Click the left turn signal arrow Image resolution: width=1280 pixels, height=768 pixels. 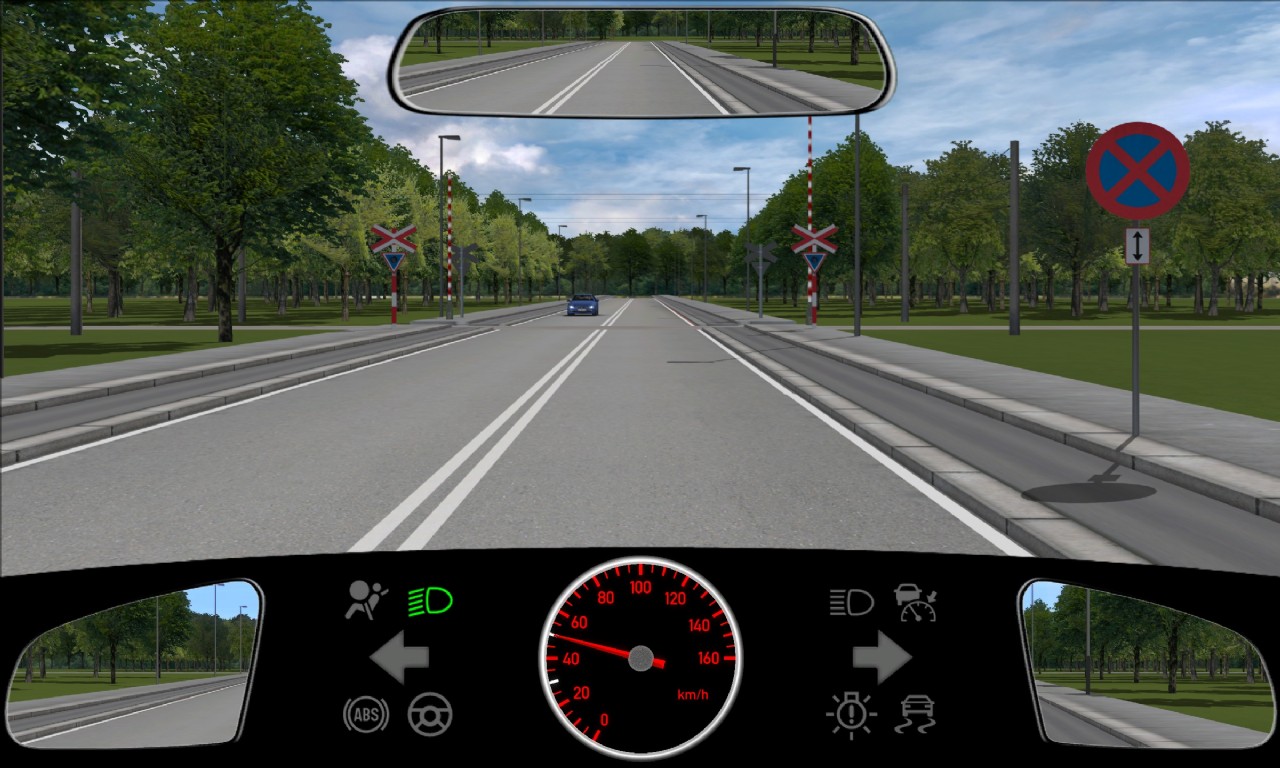point(399,657)
